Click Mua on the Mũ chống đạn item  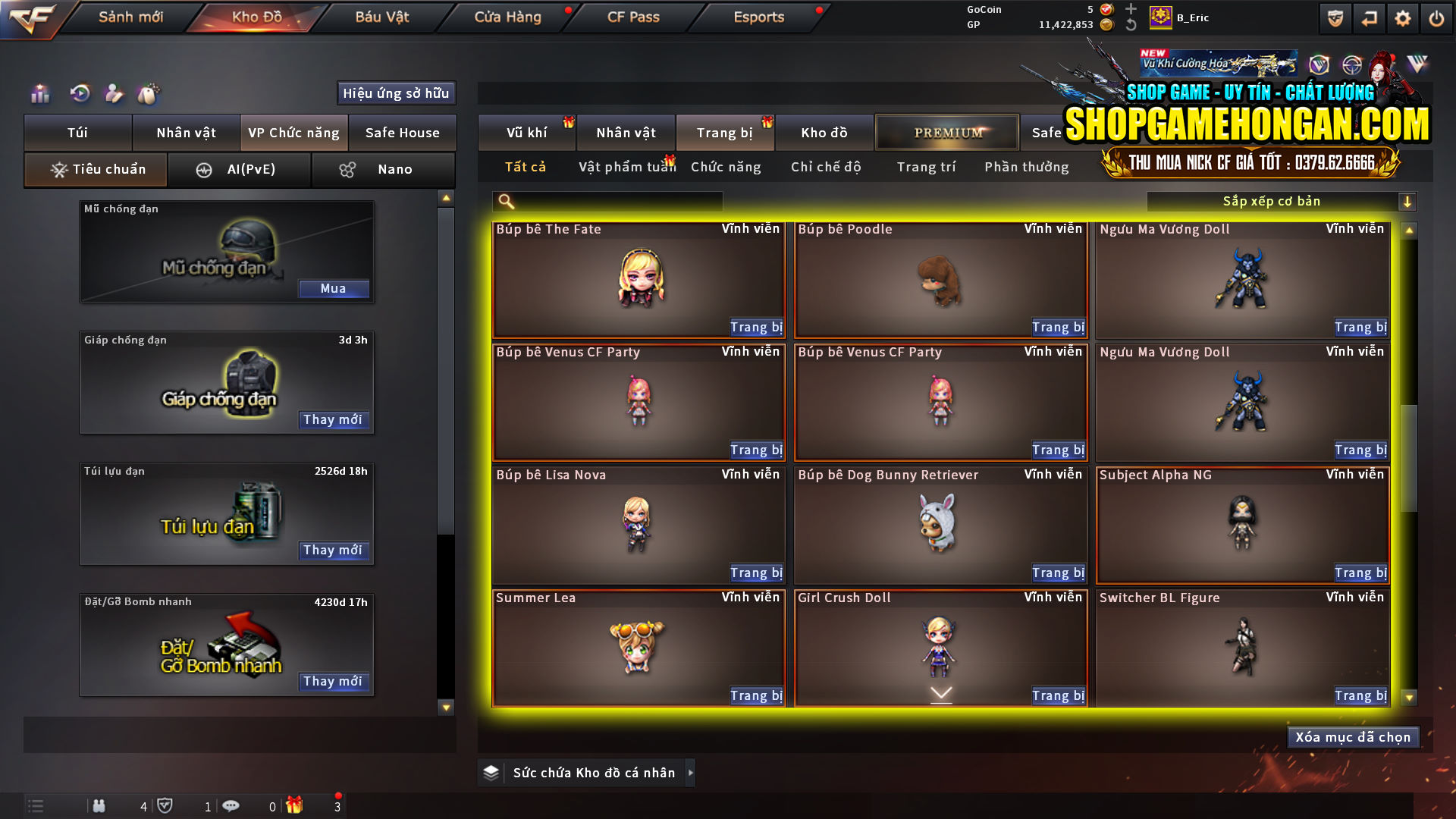(334, 288)
